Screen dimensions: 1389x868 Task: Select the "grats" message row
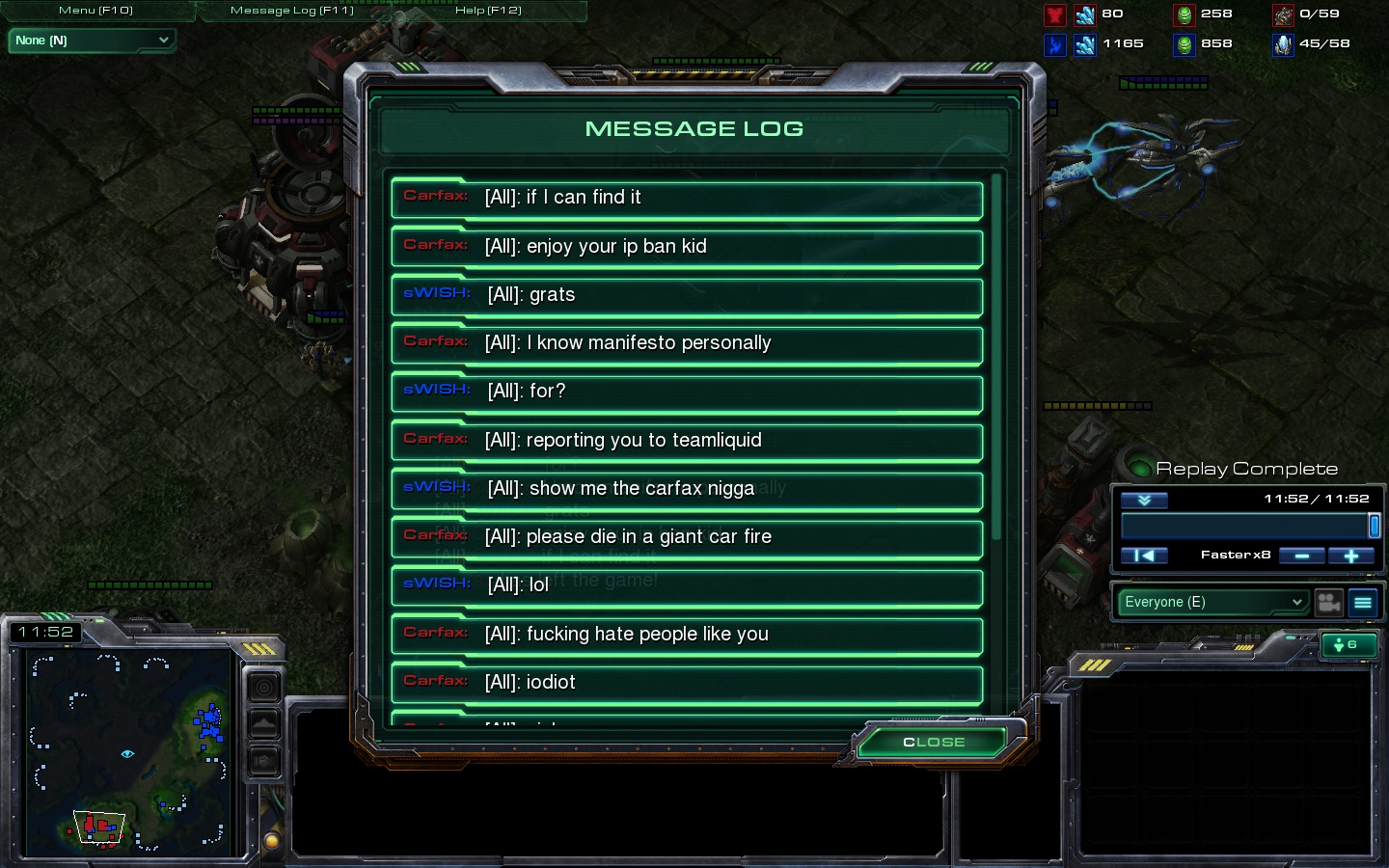pyautogui.click(x=687, y=295)
